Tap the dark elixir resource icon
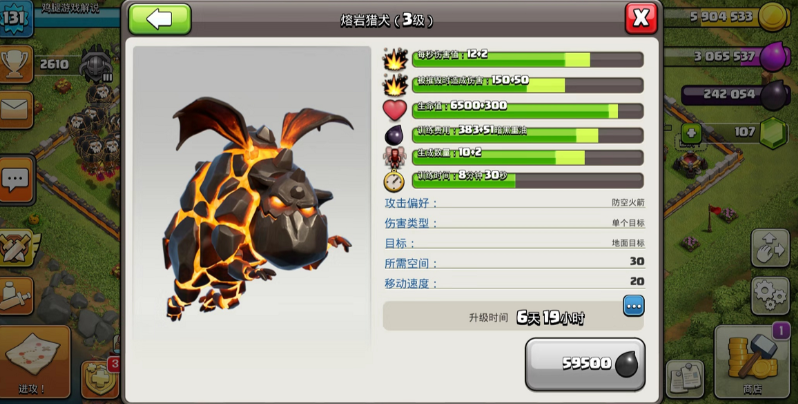Viewport: 798px width, 404px height. pyautogui.click(x=773, y=95)
